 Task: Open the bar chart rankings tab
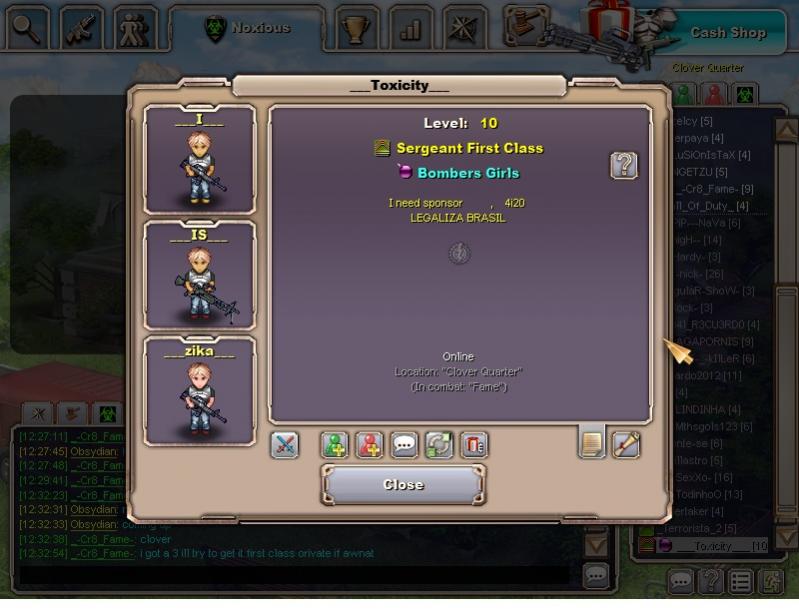click(410, 28)
